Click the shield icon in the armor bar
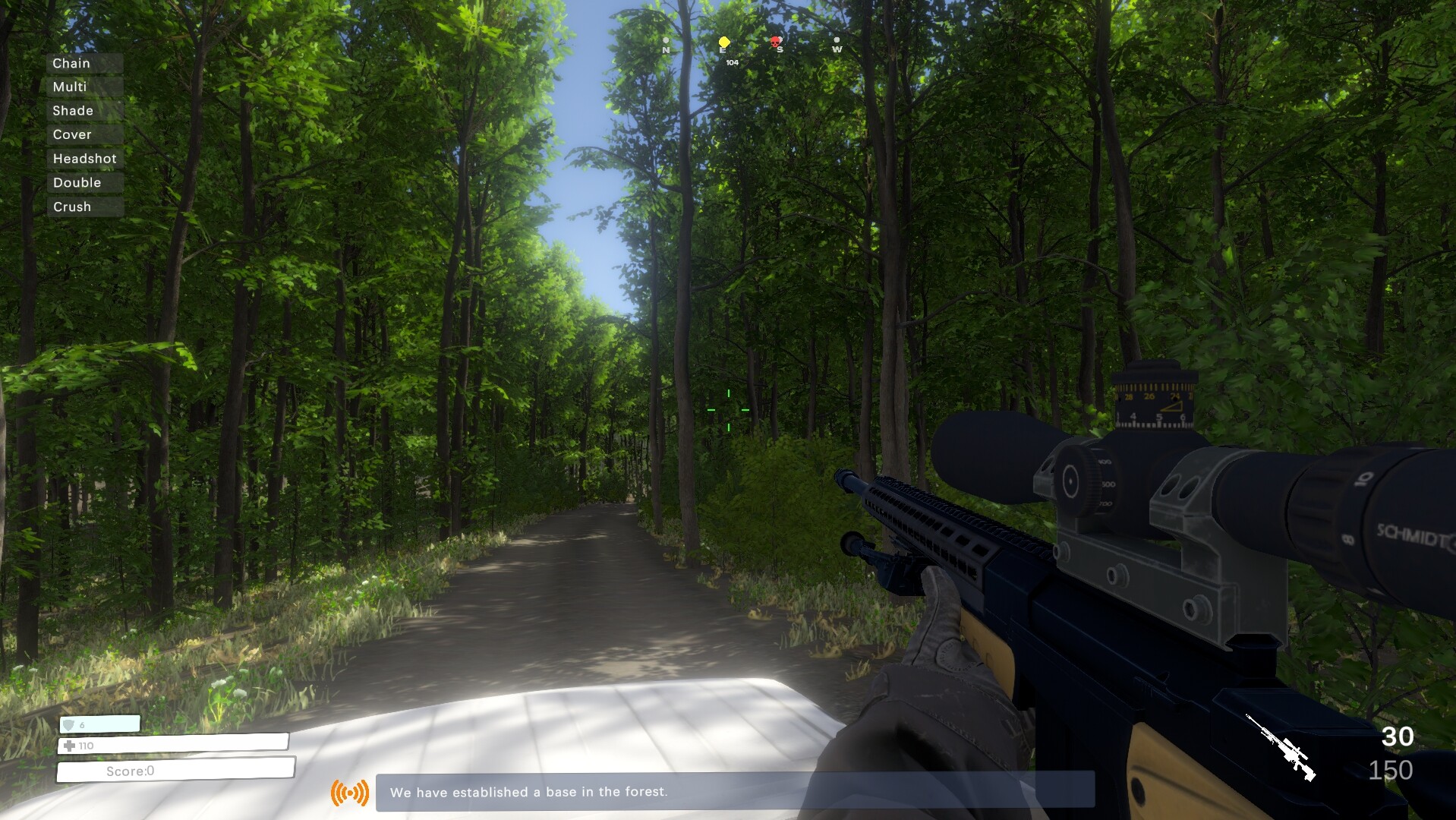This screenshot has width=1456, height=820. tap(69, 724)
